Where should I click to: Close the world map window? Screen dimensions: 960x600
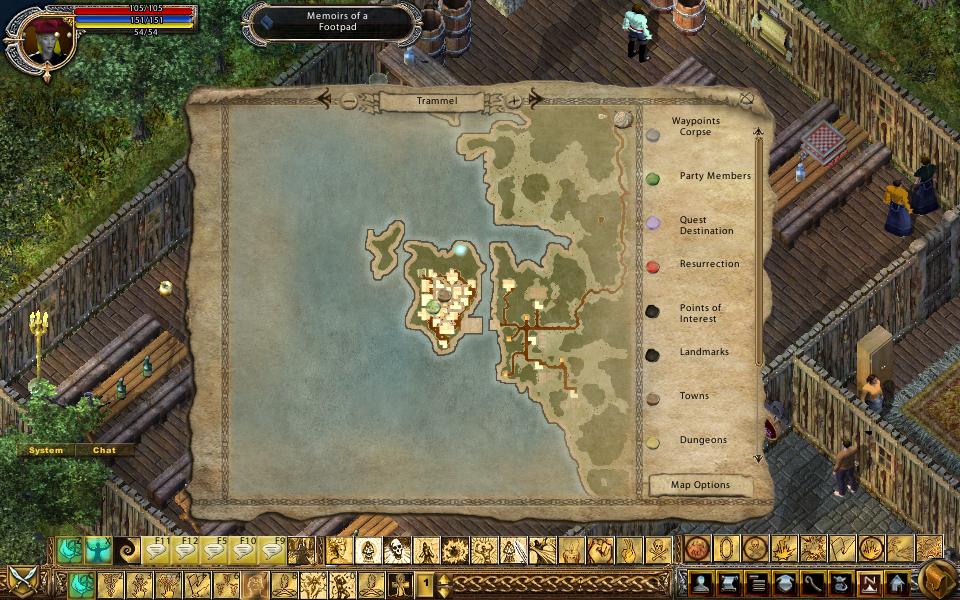[x=746, y=98]
